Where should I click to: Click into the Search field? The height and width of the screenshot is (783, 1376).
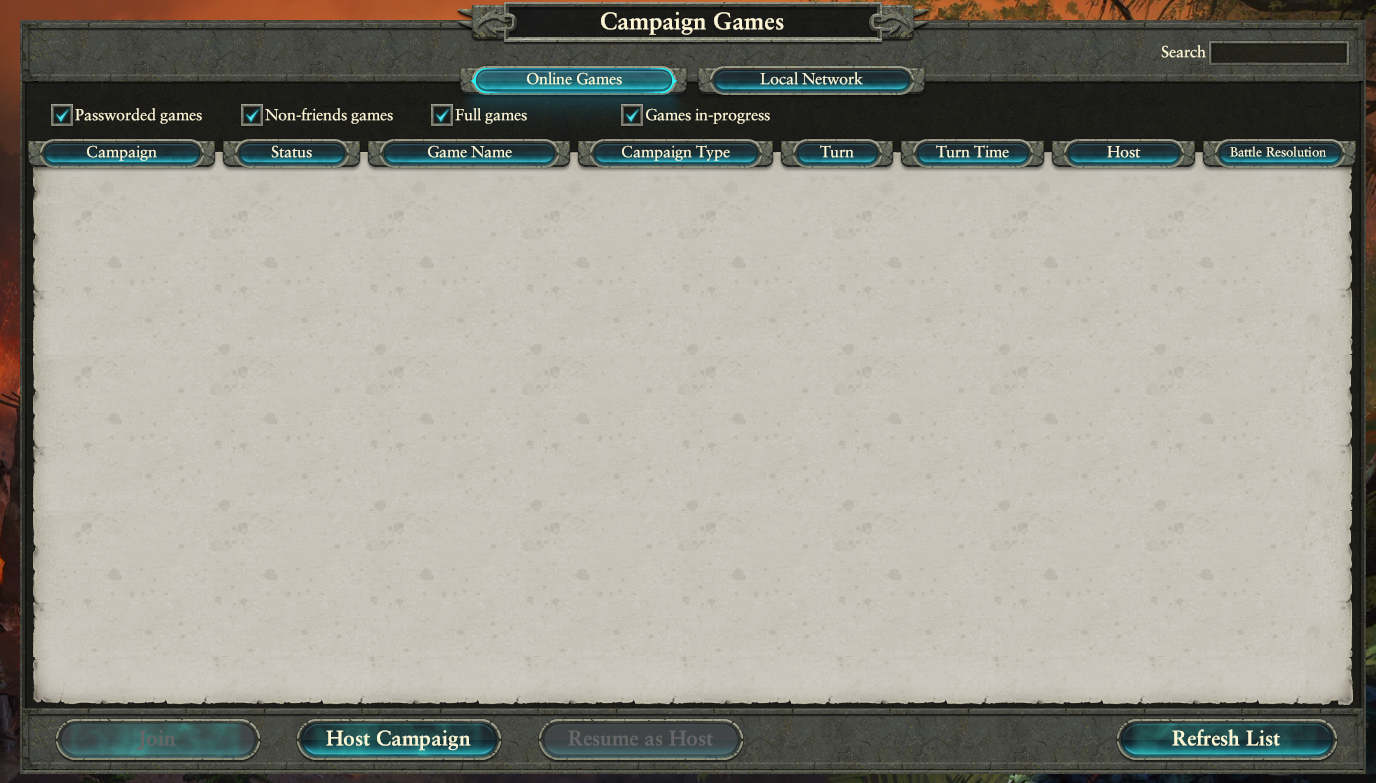[1278, 53]
